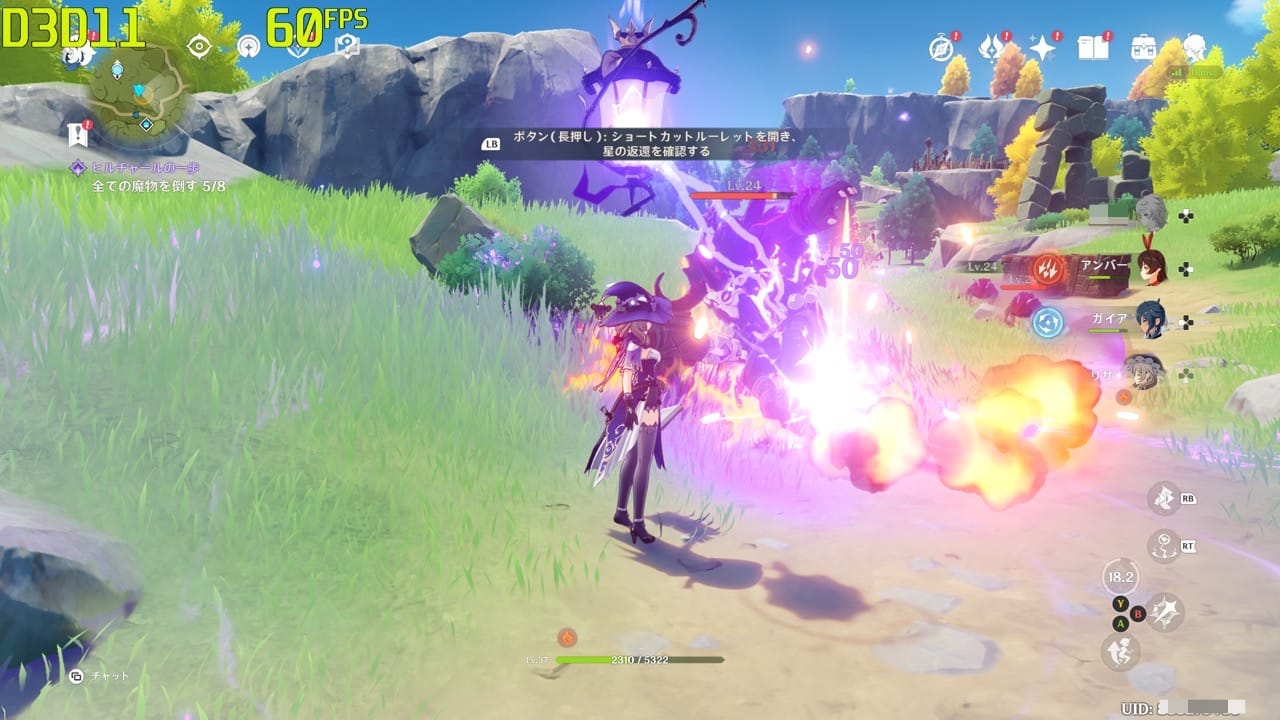Screen dimensions: 1280x720
Task: Open the character screen head icon
Action: 1194,47
